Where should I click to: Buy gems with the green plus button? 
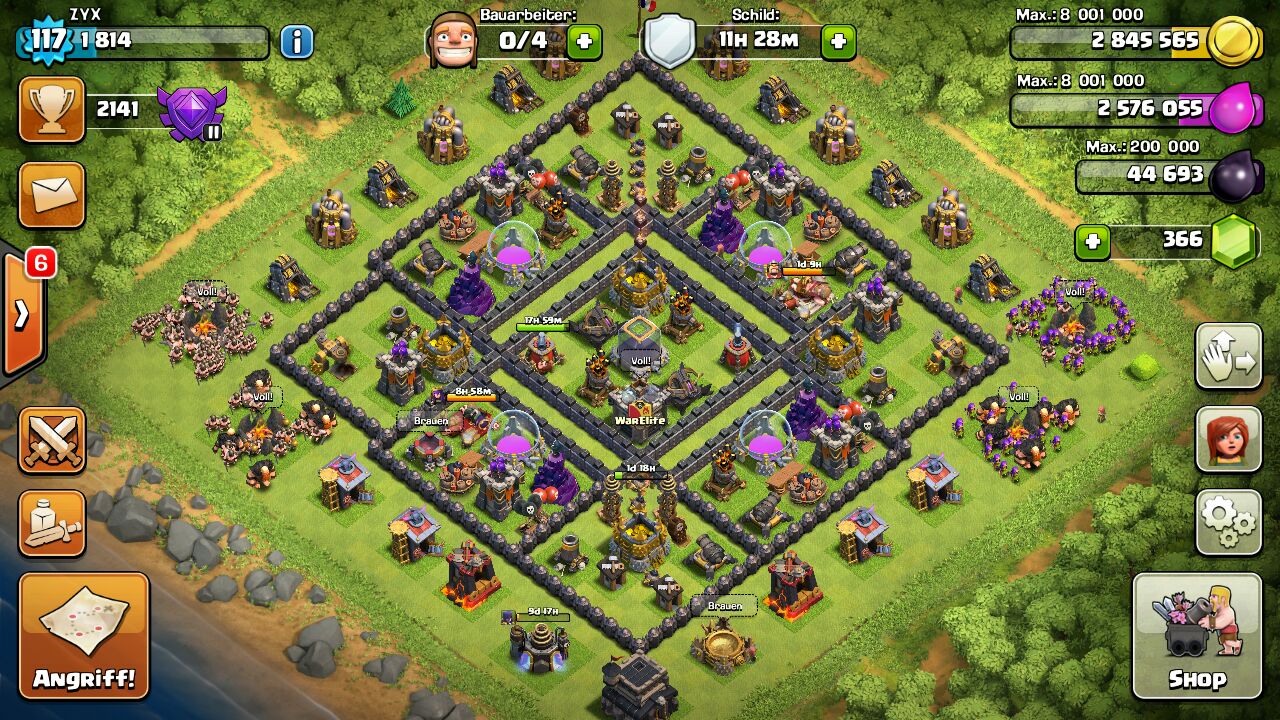tap(1093, 241)
